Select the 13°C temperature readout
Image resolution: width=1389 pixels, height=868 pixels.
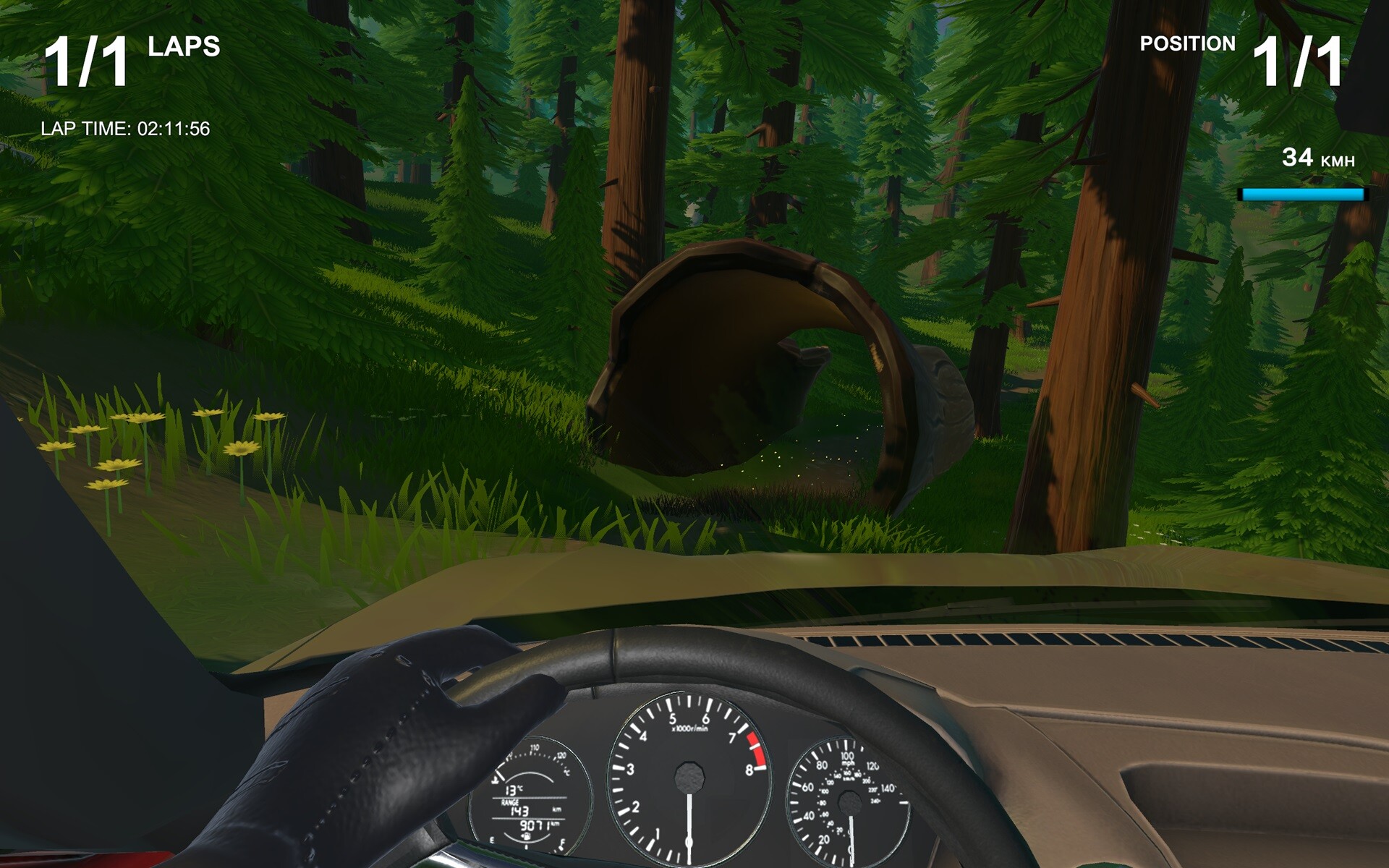[x=515, y=790]
